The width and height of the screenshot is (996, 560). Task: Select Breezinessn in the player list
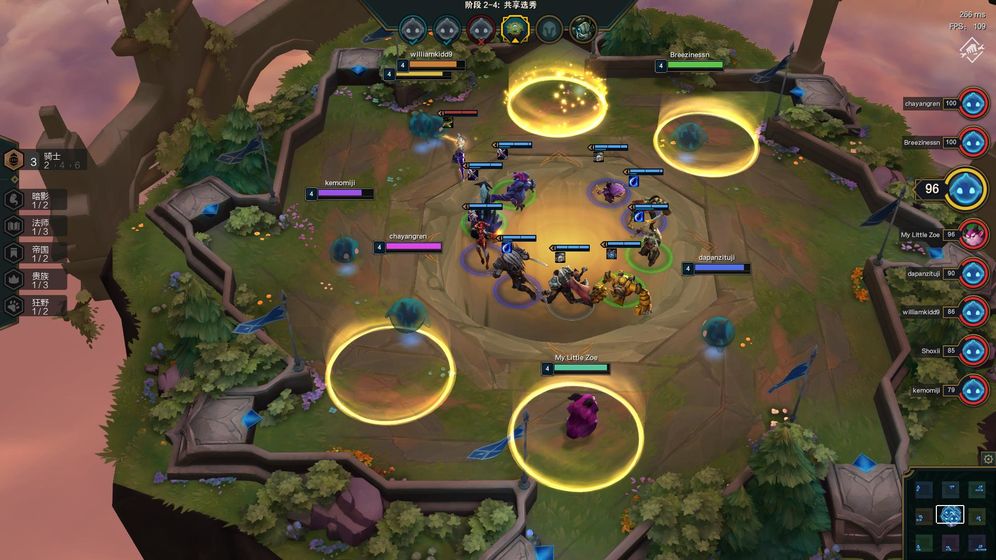[x=973, y=142]
